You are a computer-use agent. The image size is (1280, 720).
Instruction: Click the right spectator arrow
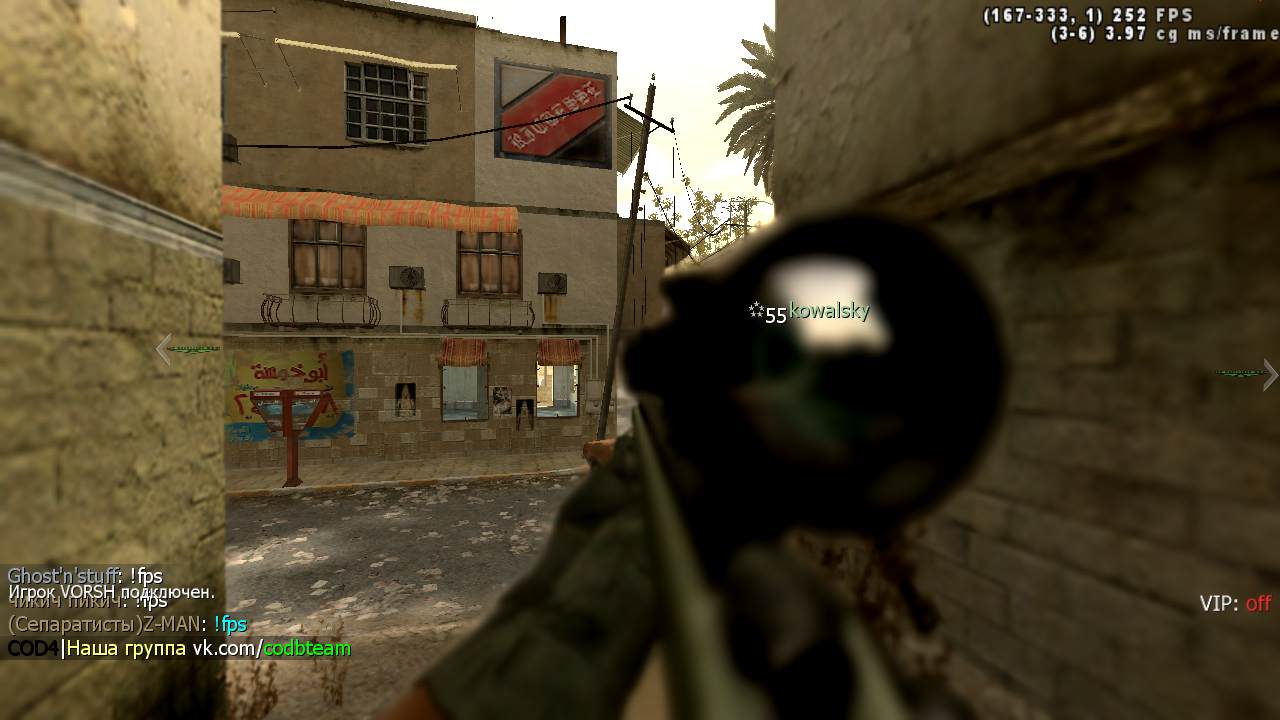(x=1270, y=374)
